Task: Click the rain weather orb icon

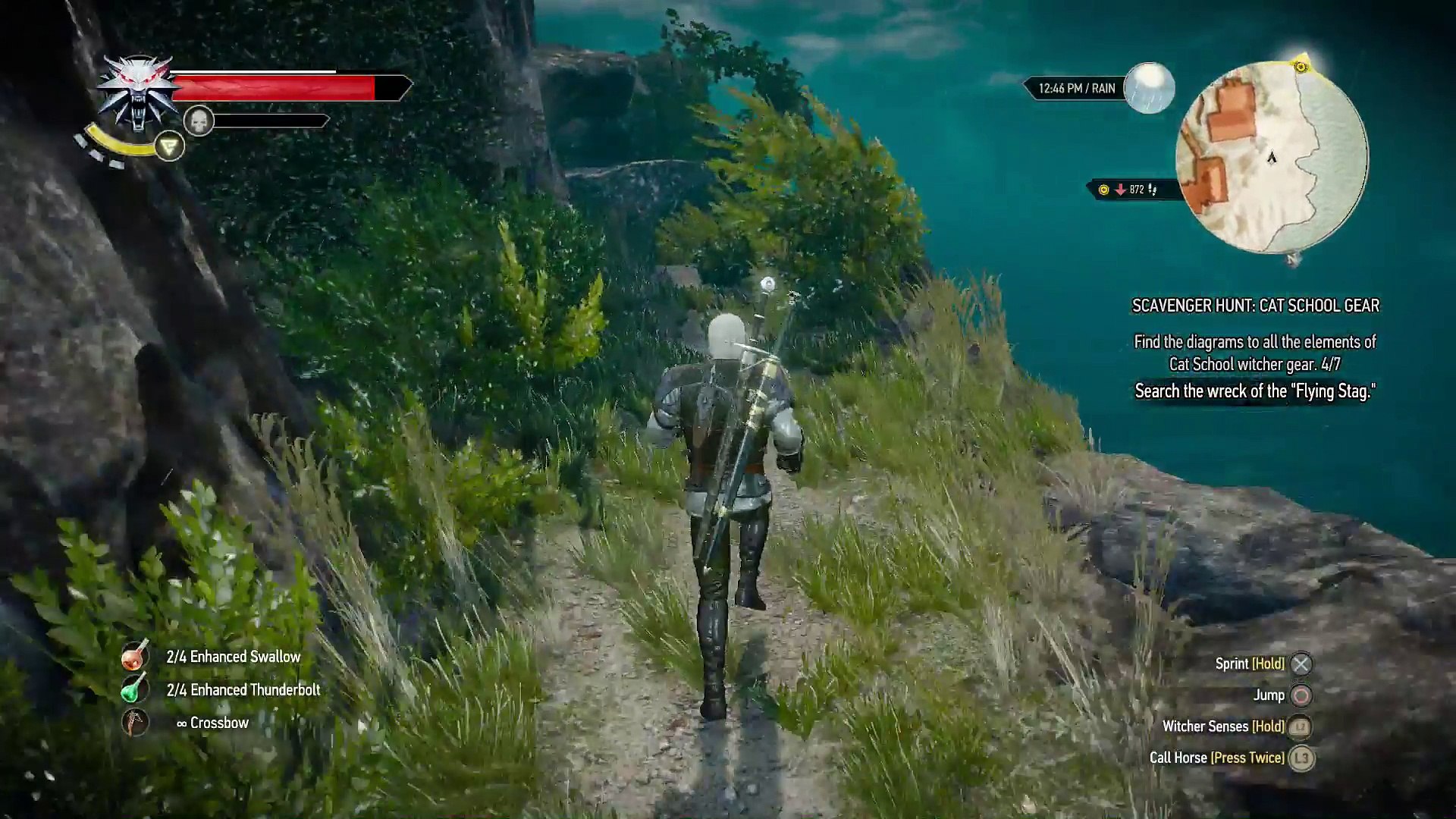Action: [1149, 88]
